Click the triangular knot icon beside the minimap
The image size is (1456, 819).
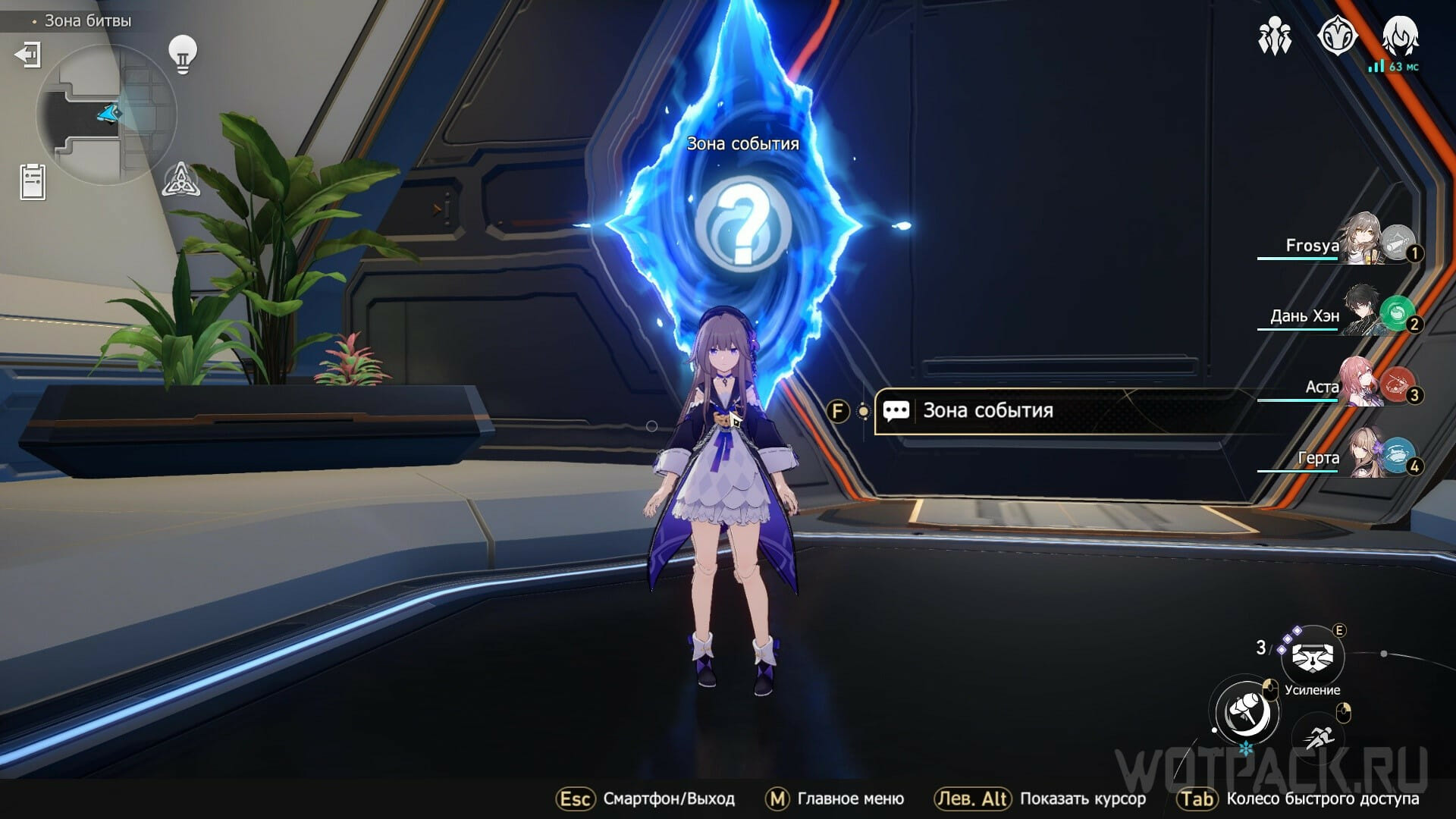tap(181, 180)
